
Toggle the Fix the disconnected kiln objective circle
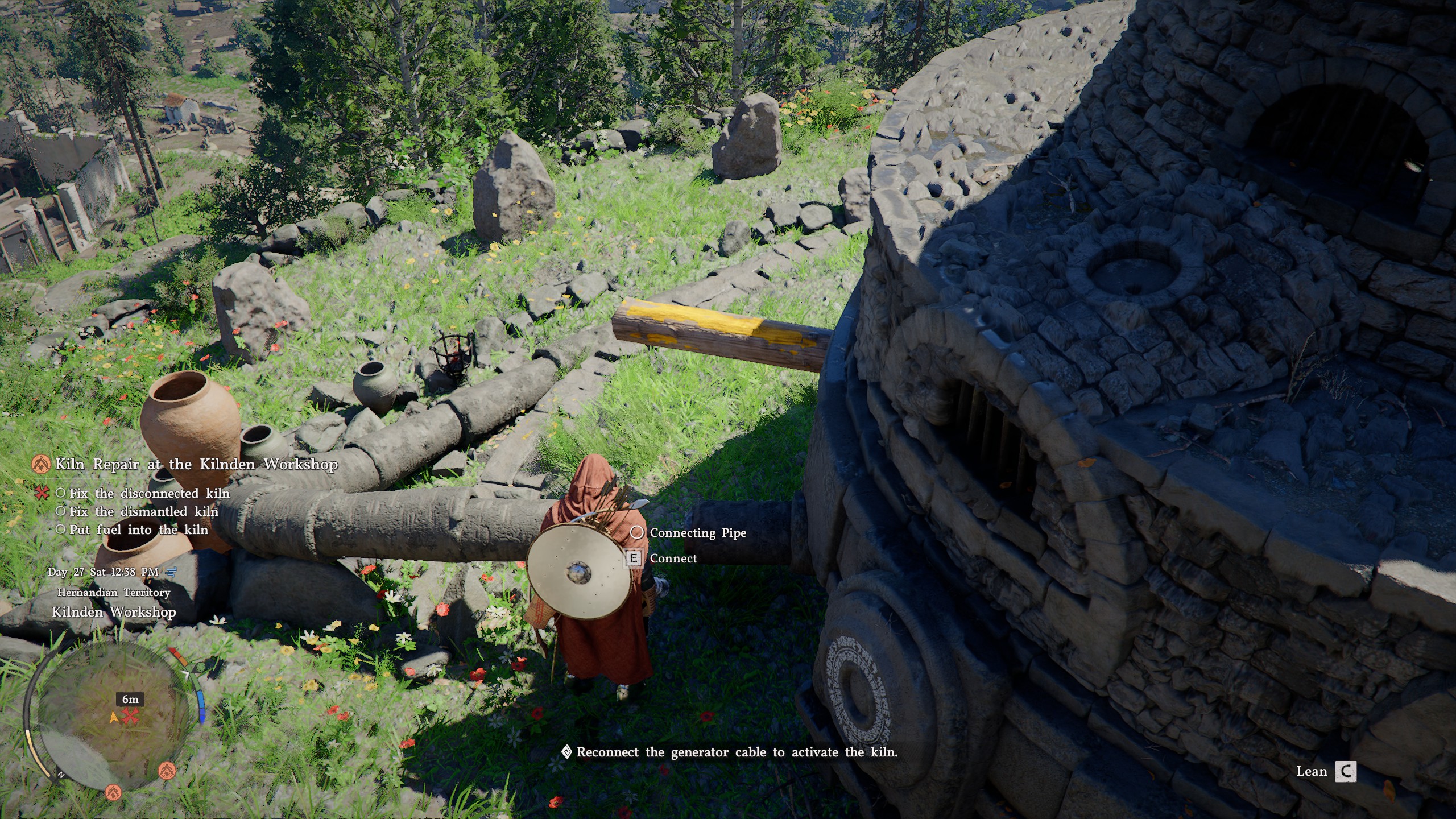61,494
